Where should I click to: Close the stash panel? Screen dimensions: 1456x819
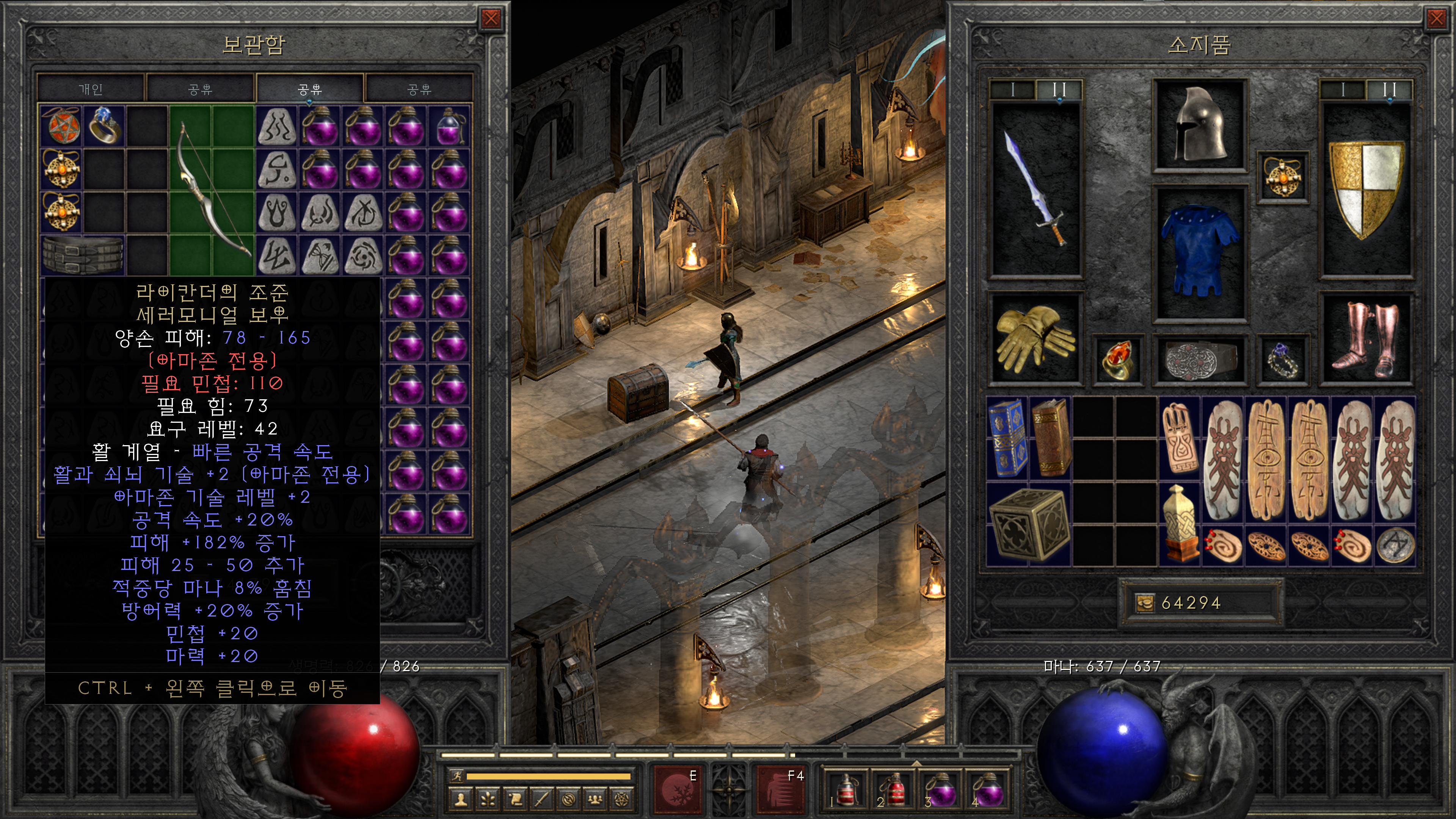tap(491, 19)
